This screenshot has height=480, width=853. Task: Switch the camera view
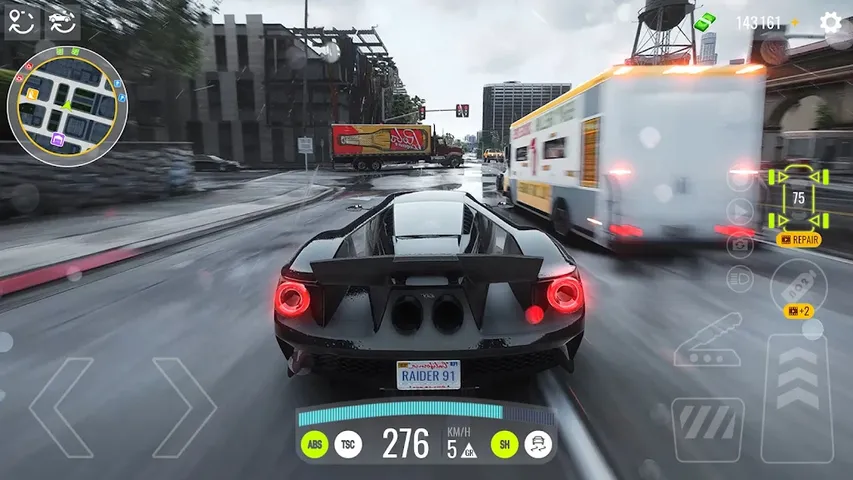tap(740, 244)
